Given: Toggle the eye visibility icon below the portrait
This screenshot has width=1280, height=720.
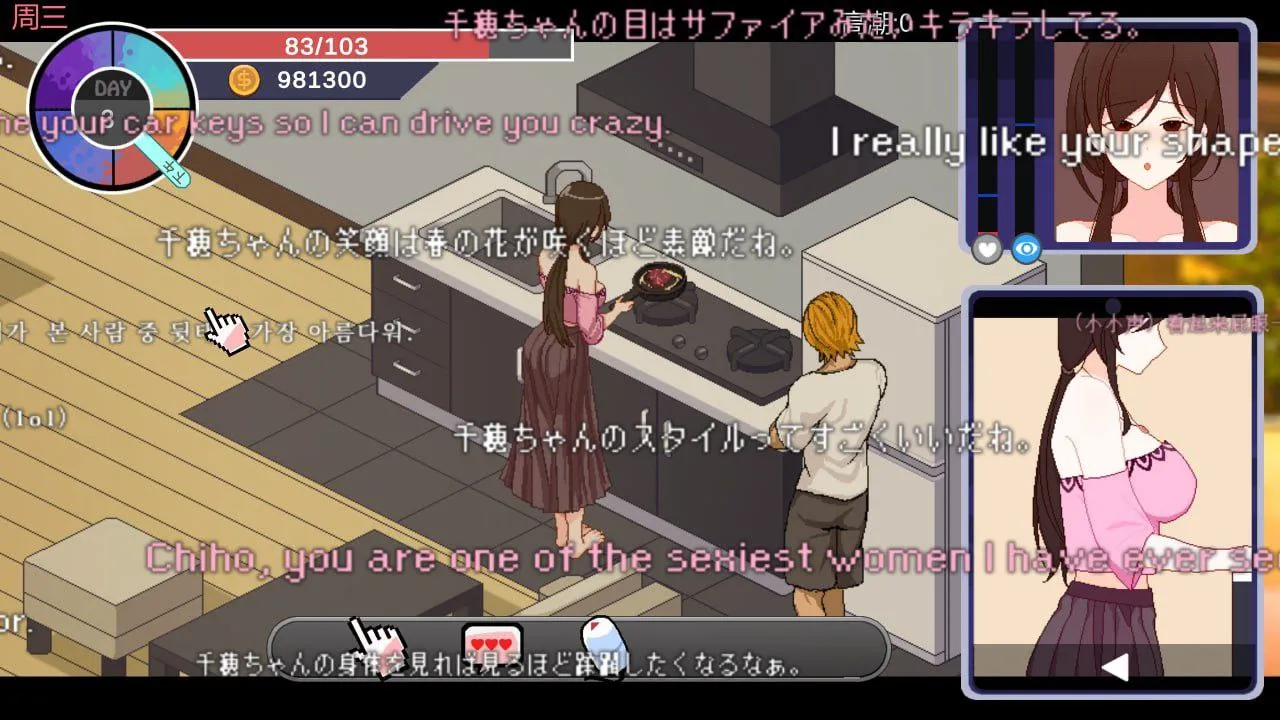Looking at the screenshot, I should (1024, 250).
